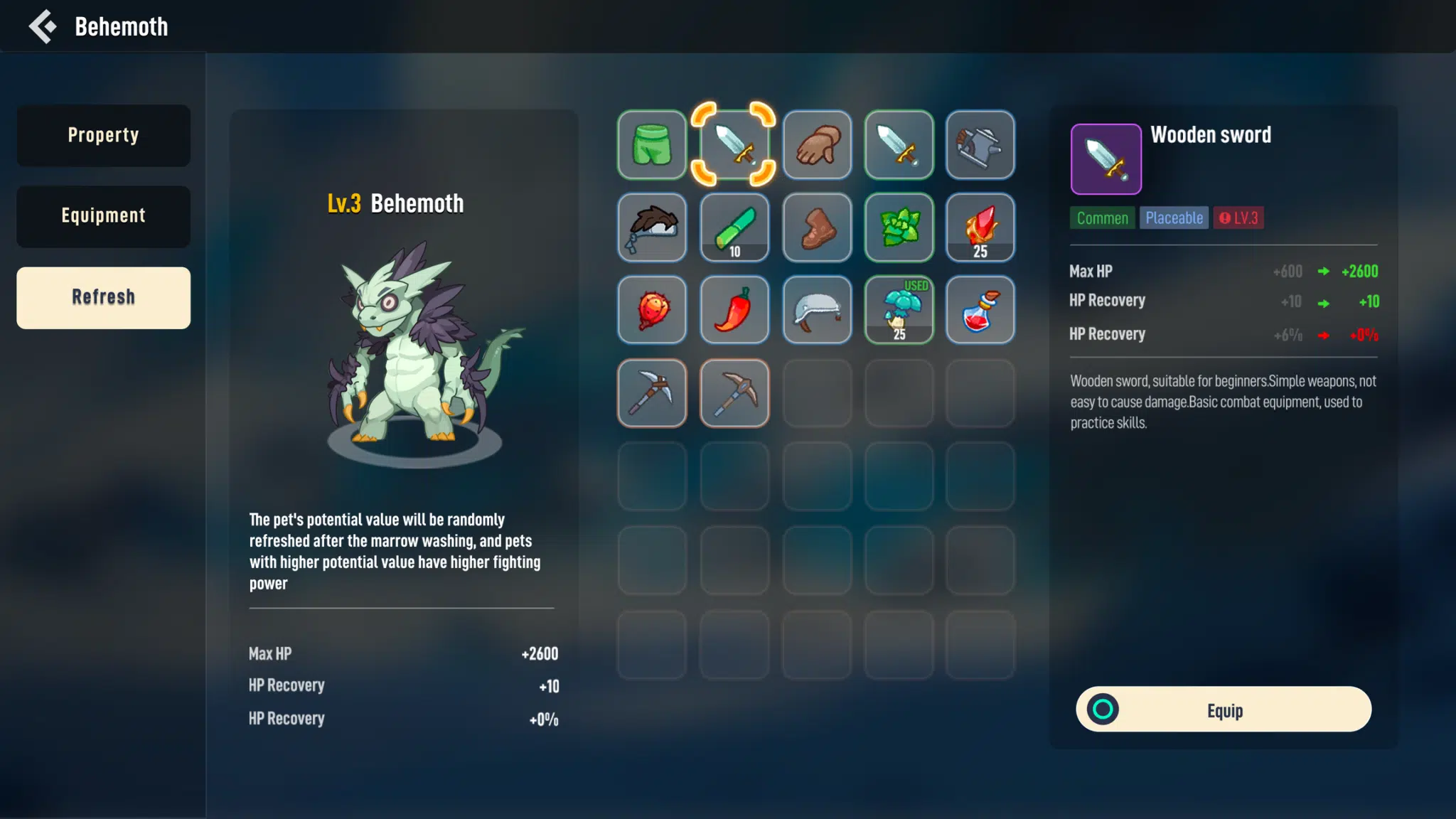Choose the brown glove slot
The width and height of the screenshot is (1456, 819).
pyautogui.click(x=817, y=144)
